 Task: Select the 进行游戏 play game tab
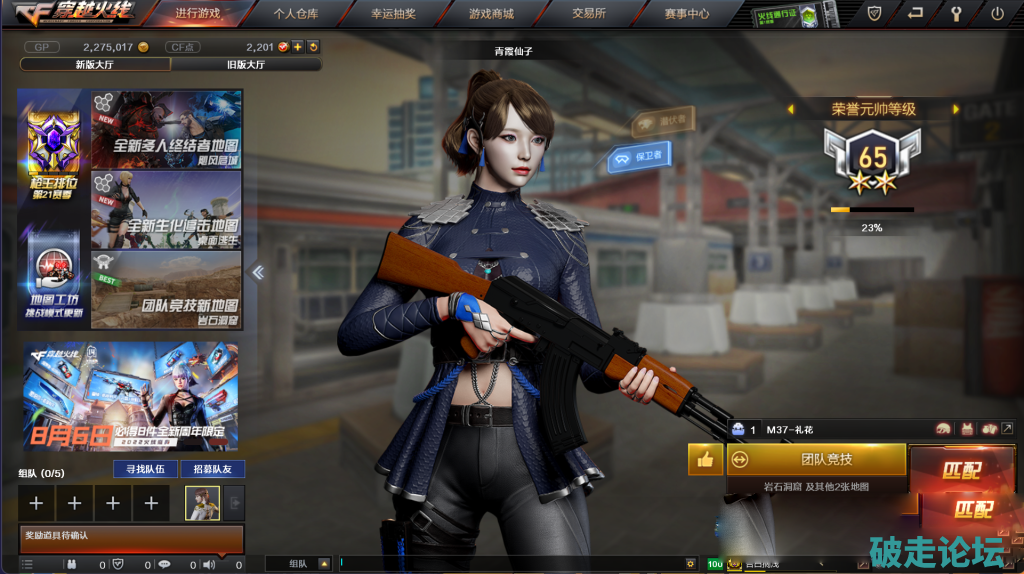point(197,14)
